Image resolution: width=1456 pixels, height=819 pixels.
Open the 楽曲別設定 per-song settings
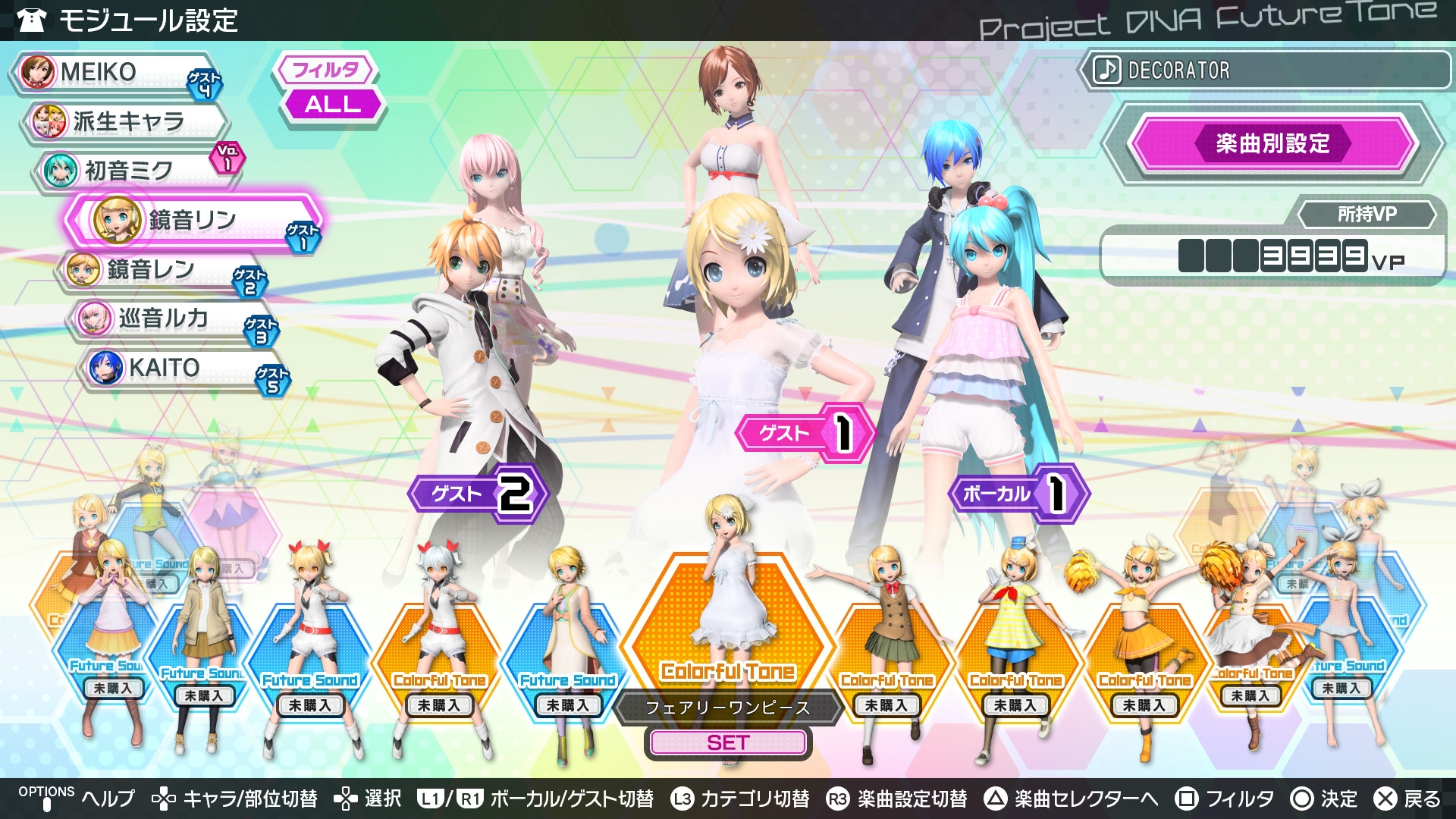coord(1272,143)
